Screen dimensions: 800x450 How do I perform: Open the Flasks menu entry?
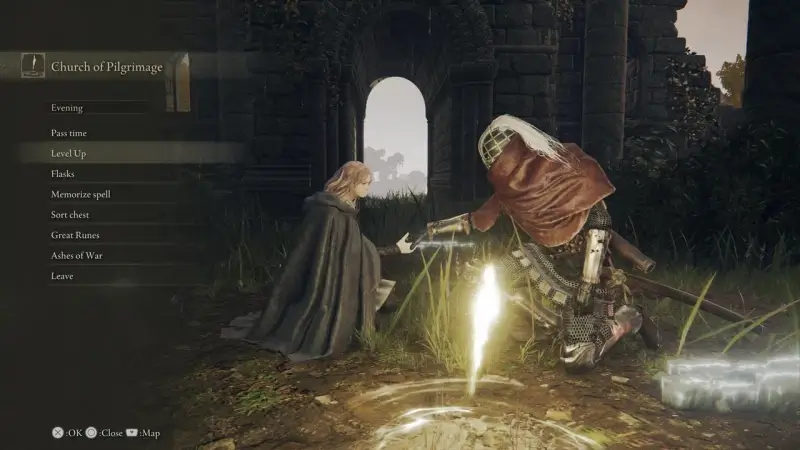point(63,174)
